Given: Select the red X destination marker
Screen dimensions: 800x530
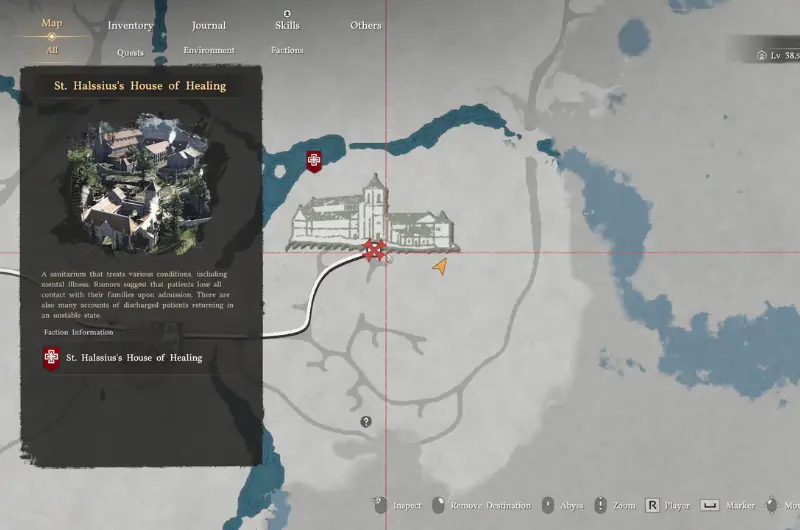Looking at the screenshot, I should pos(375,250).
